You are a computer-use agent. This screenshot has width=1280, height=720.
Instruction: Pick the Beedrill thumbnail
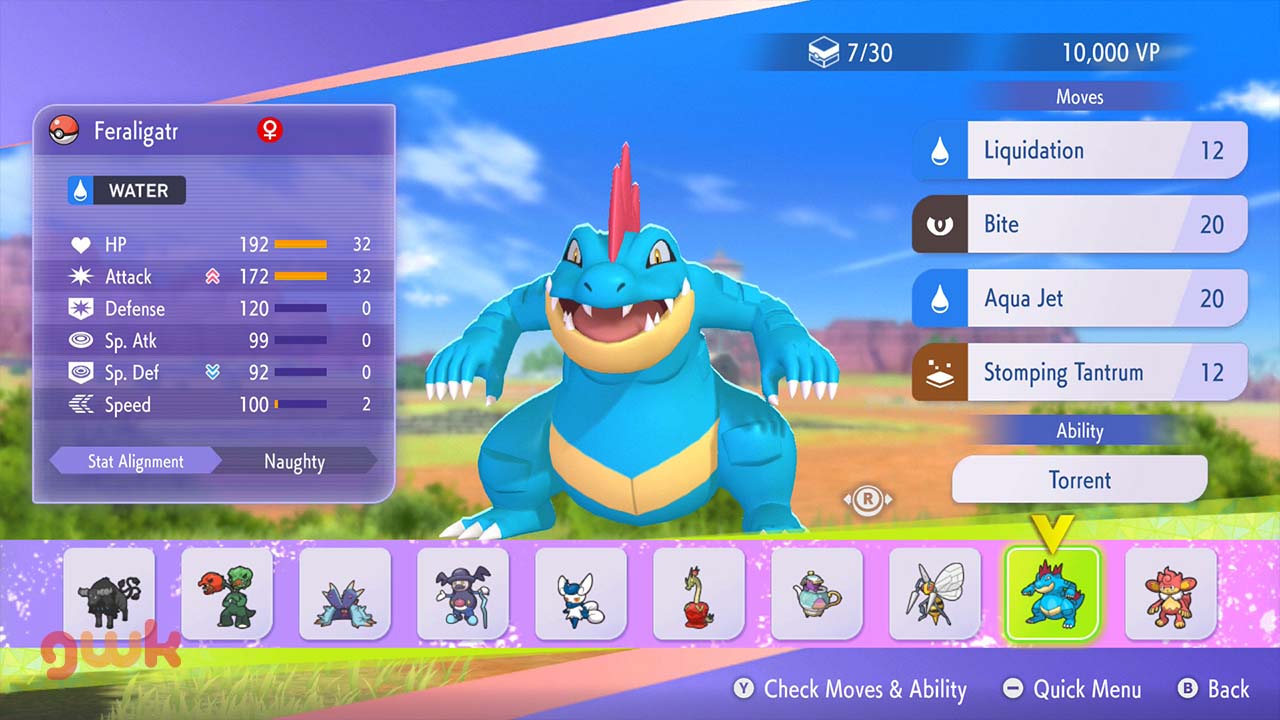pyautogui.click(x=935, y=594)
